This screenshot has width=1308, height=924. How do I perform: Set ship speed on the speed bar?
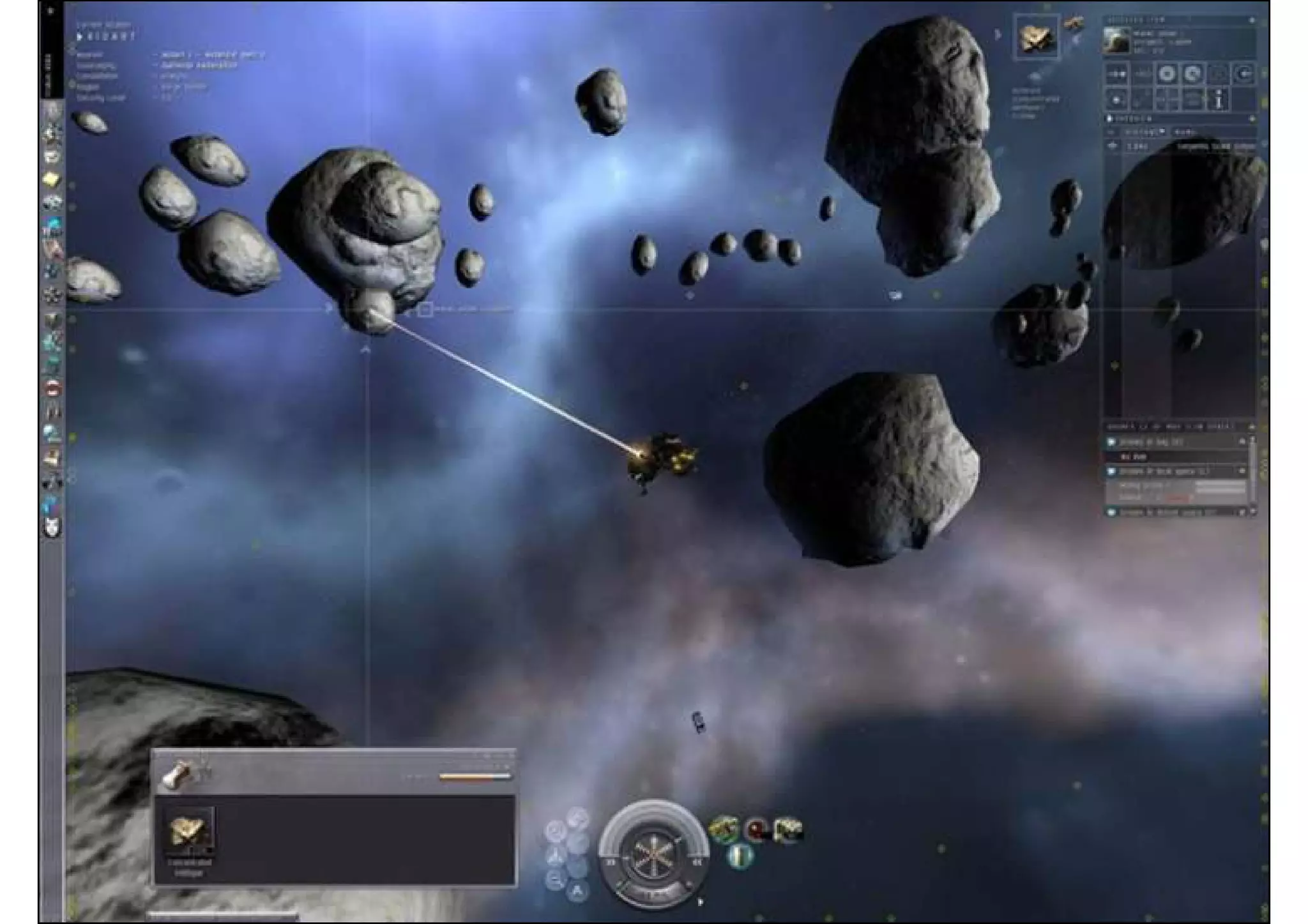point(653,895)
